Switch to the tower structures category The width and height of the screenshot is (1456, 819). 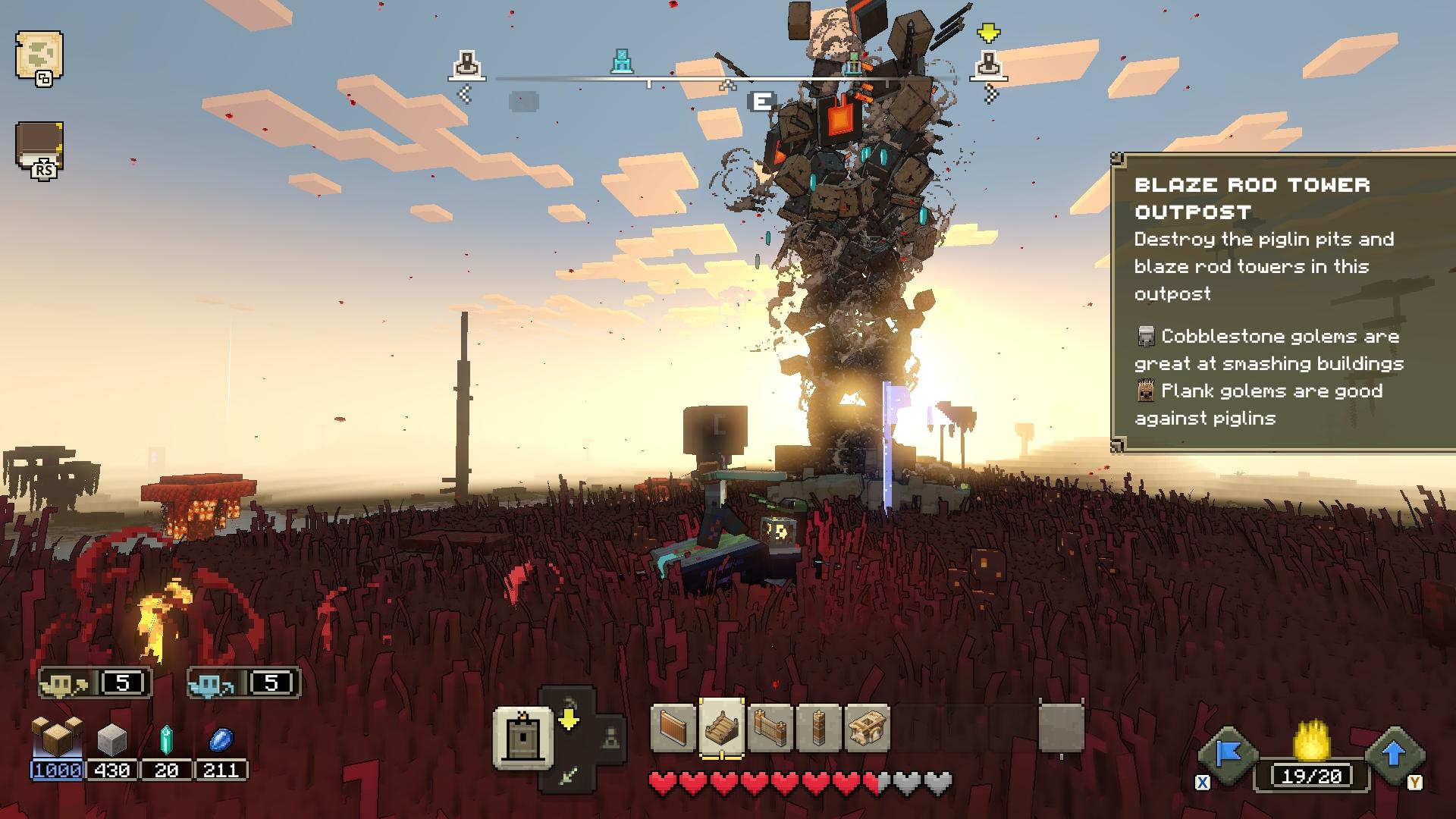[523, 738]
